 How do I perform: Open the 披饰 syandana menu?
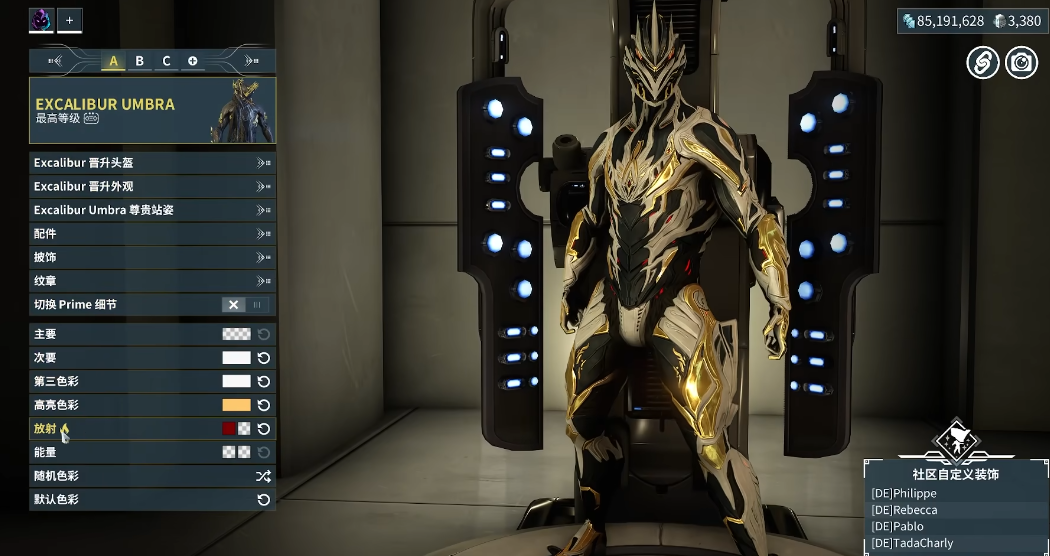(x=152, y=257)
